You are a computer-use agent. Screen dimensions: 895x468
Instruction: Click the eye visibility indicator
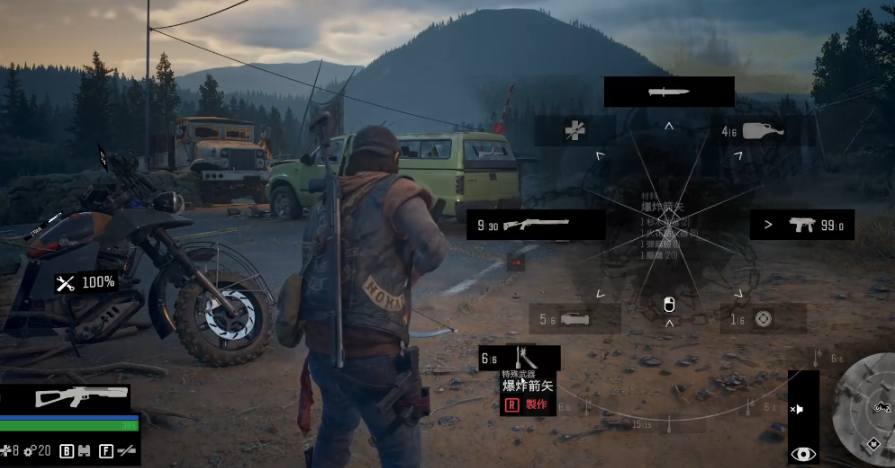click(803, 453)
